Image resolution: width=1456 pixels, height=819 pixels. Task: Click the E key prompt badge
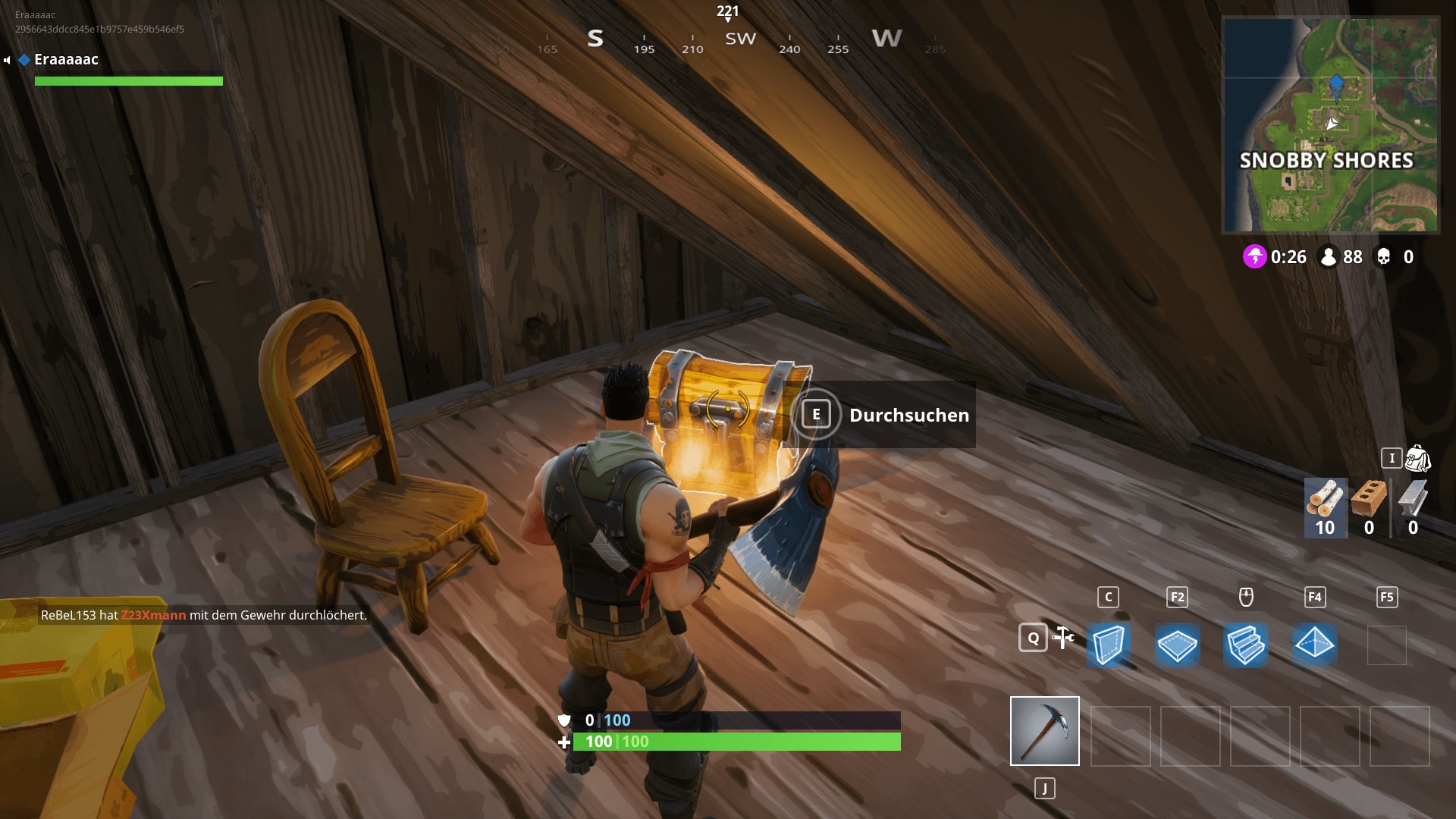817,416
